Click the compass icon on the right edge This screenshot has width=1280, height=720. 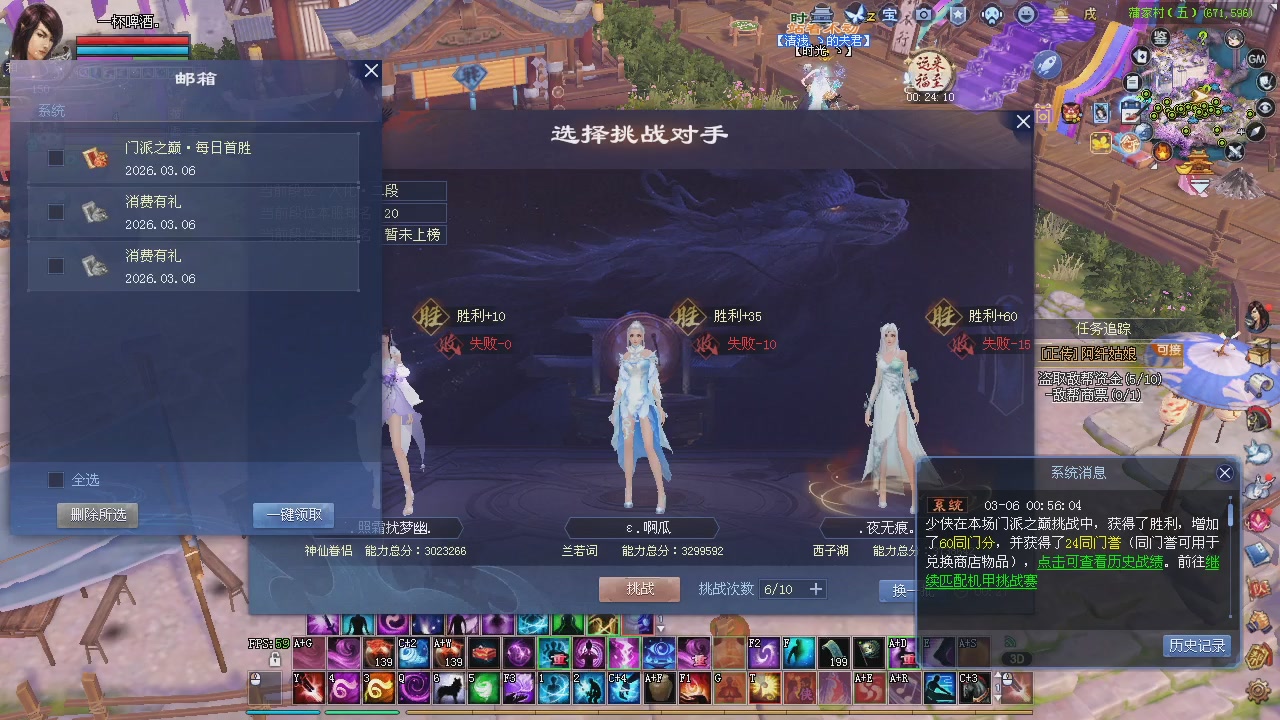pyautogui.click(x=1254, y=131)
